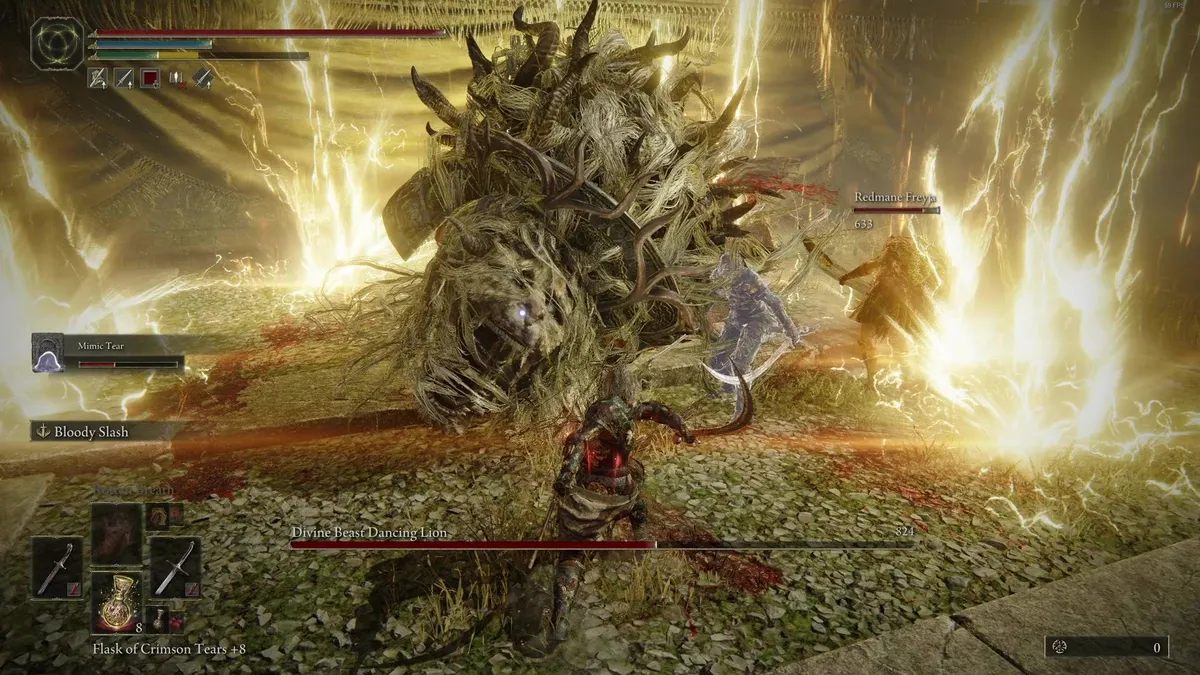Click the dark red square status icon
The image size is (1200, 675).
(x=149, y=77)
